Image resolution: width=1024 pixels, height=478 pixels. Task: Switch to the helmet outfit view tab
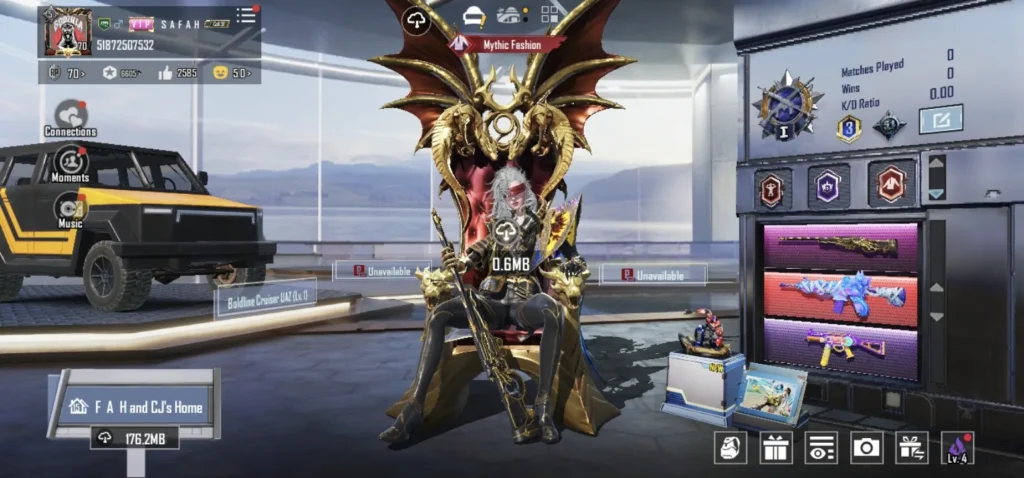(x=473, y=15)
